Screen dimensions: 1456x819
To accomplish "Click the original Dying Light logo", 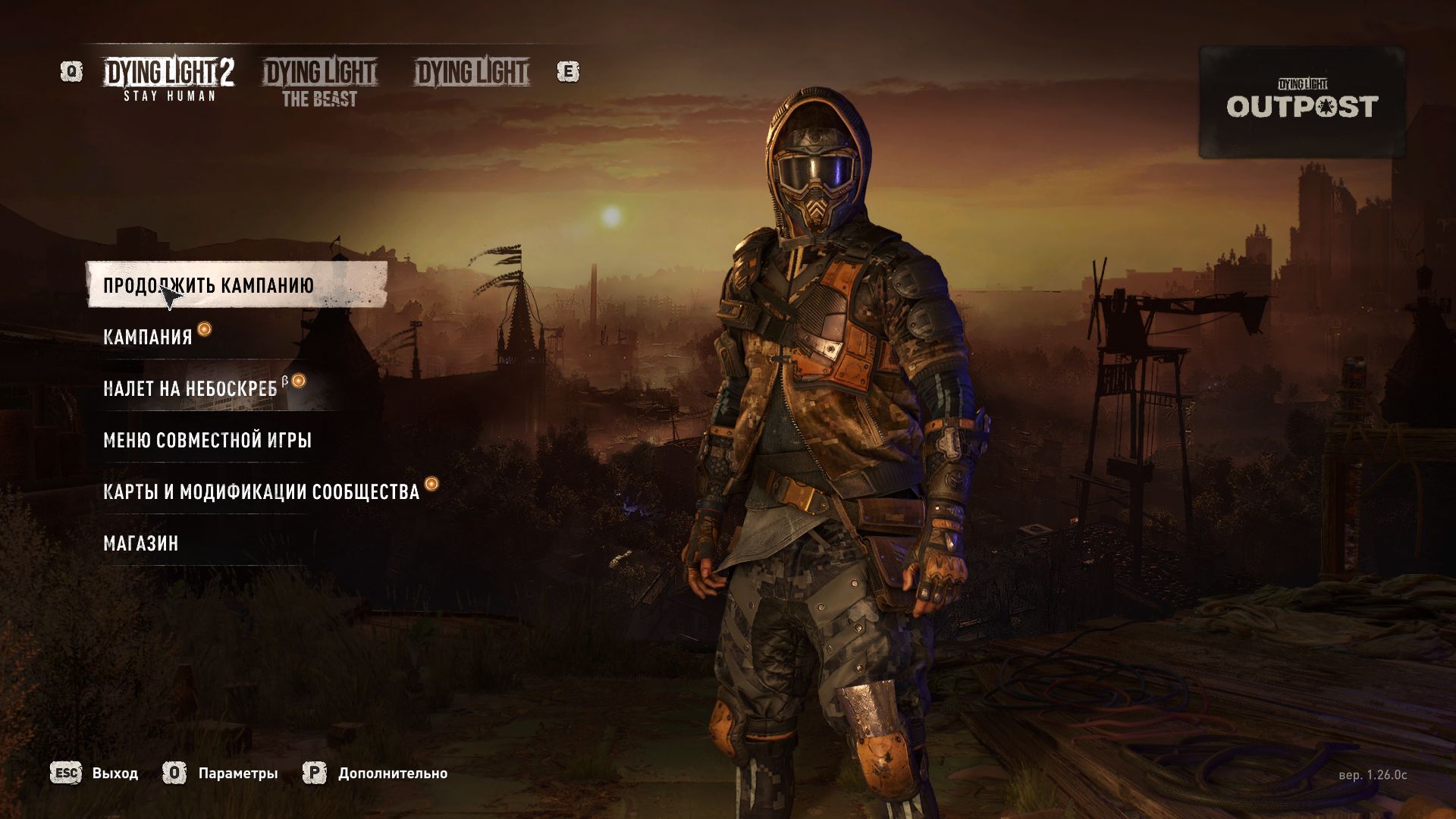I will 469,73.
